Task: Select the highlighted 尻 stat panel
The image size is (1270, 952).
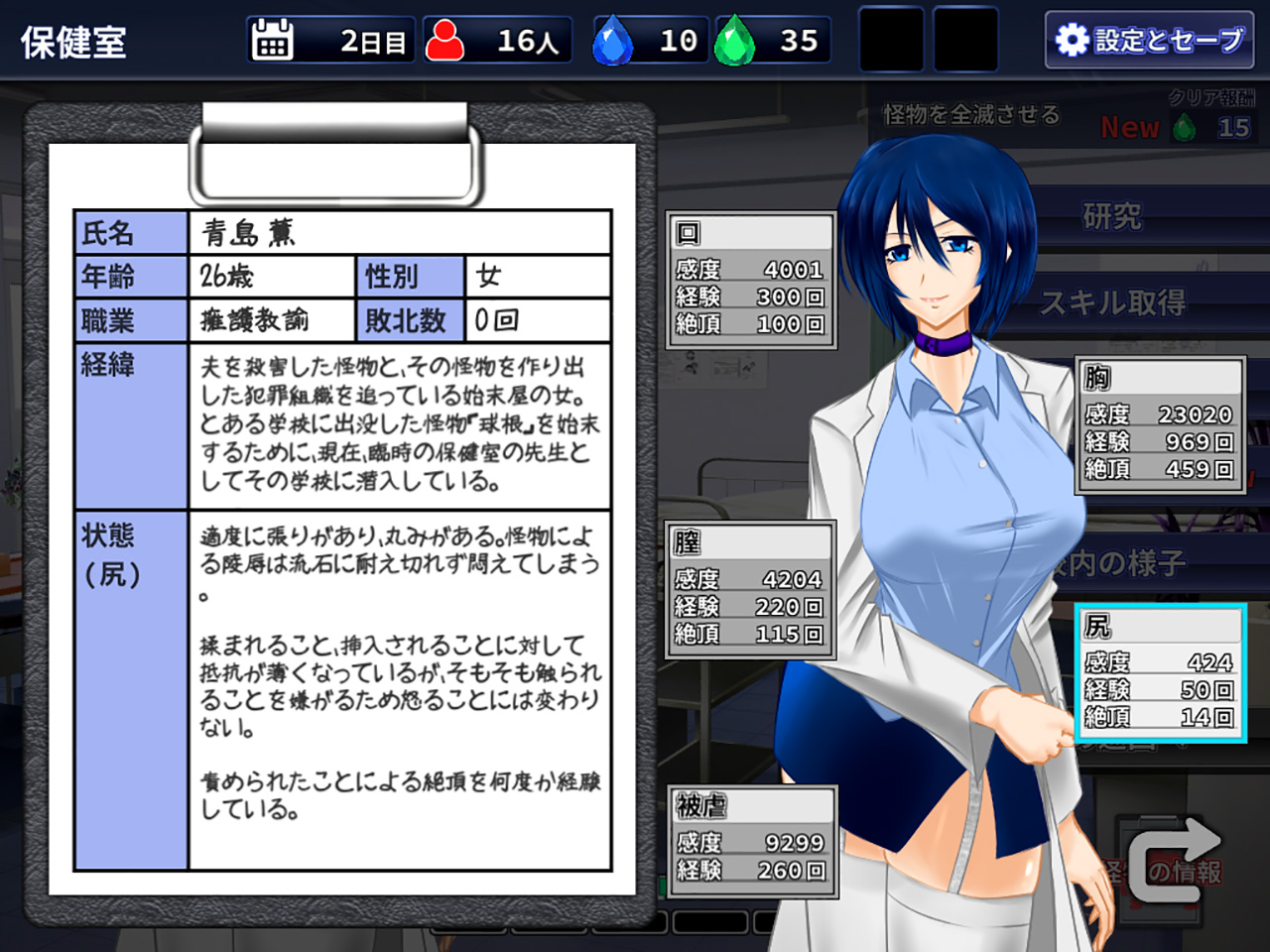Action: click(1160, 672)
